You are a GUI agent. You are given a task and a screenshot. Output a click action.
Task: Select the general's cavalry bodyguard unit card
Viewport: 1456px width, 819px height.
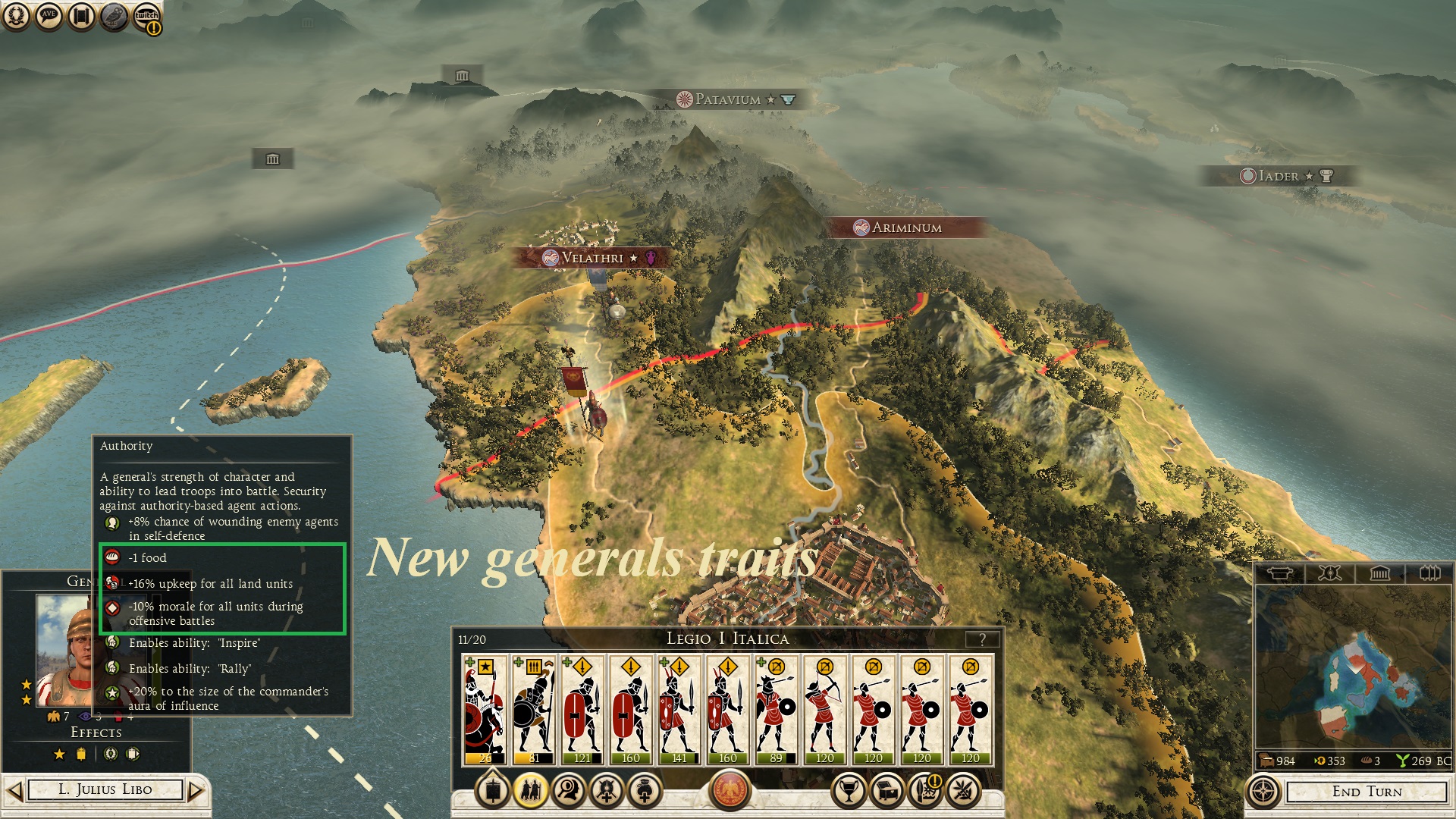click(x=485, y=710)
